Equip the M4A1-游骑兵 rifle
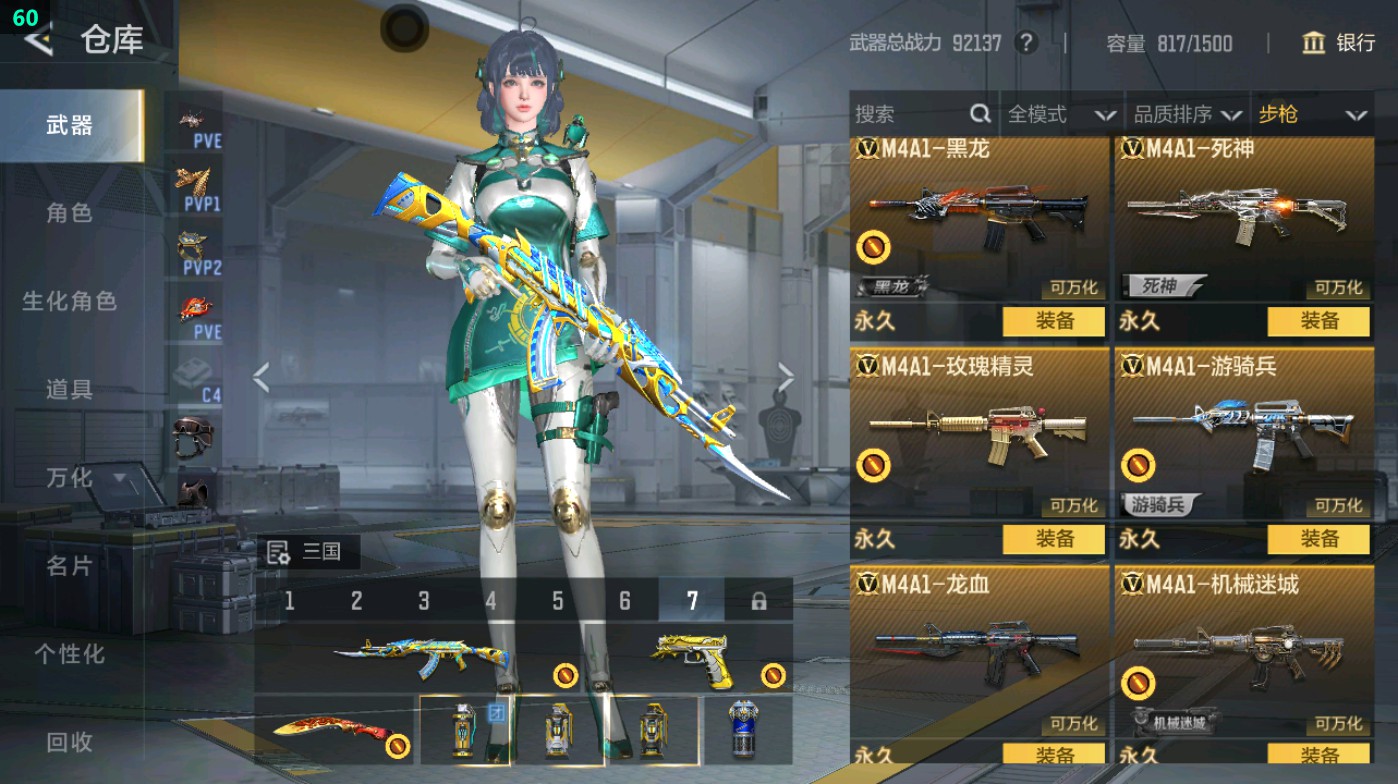Viewport: 1398px width, 784px height. click(x=1319, y=539)
